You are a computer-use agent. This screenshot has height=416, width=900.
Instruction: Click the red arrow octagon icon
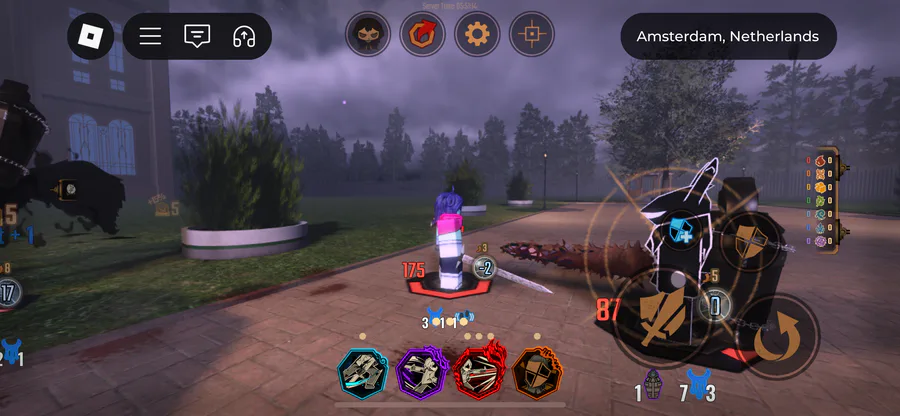[422, 36]
